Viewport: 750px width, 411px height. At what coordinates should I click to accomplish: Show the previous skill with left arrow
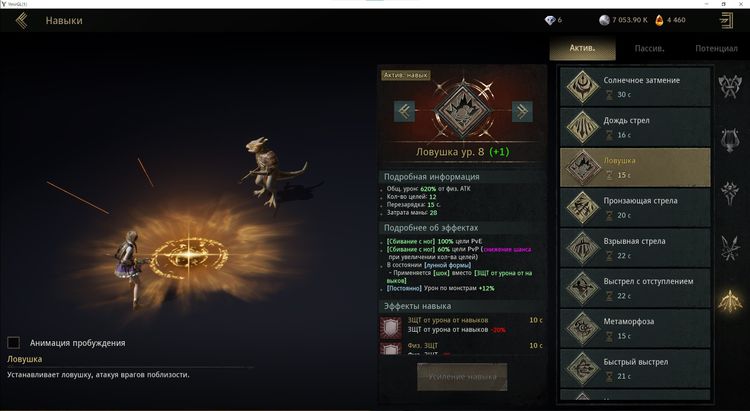404,111
